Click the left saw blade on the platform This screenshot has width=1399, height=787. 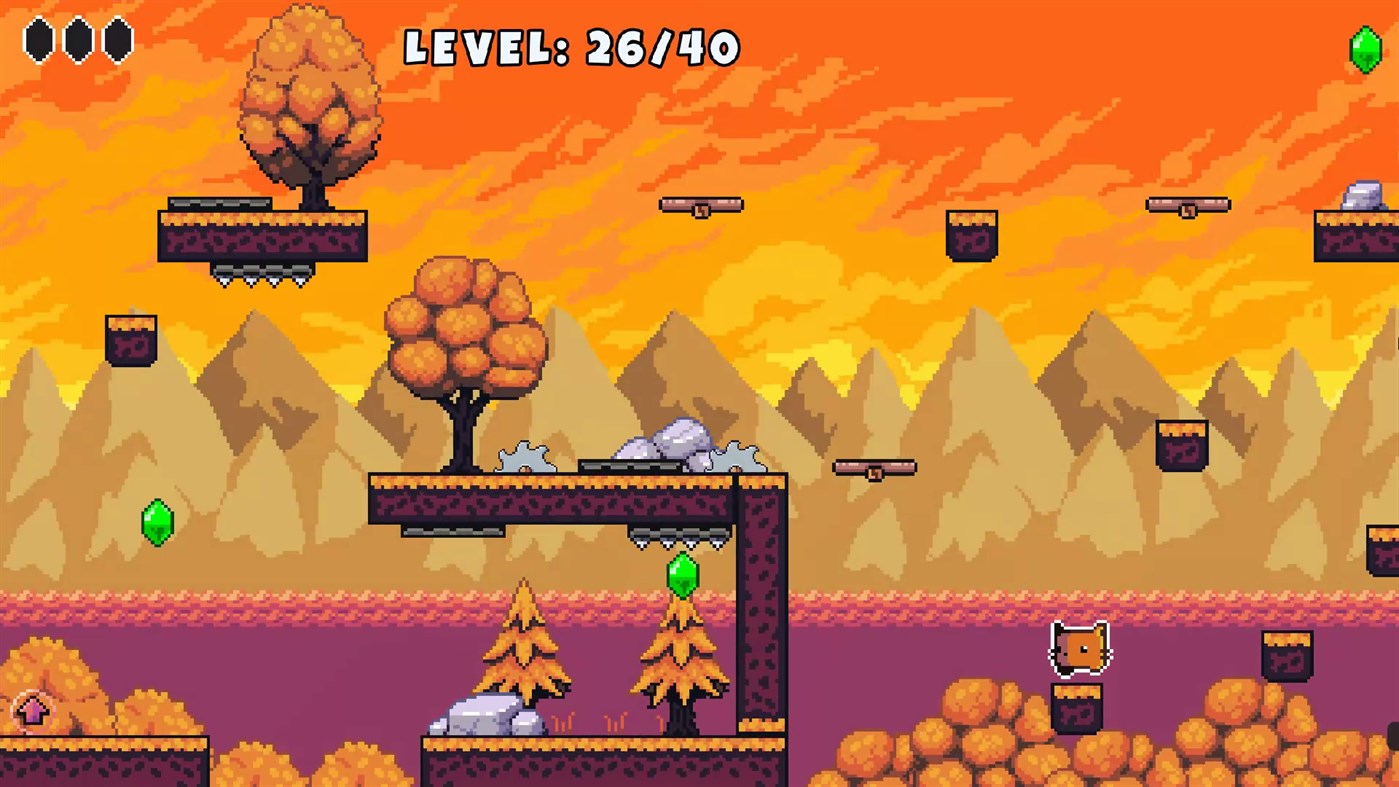[526, 457]
